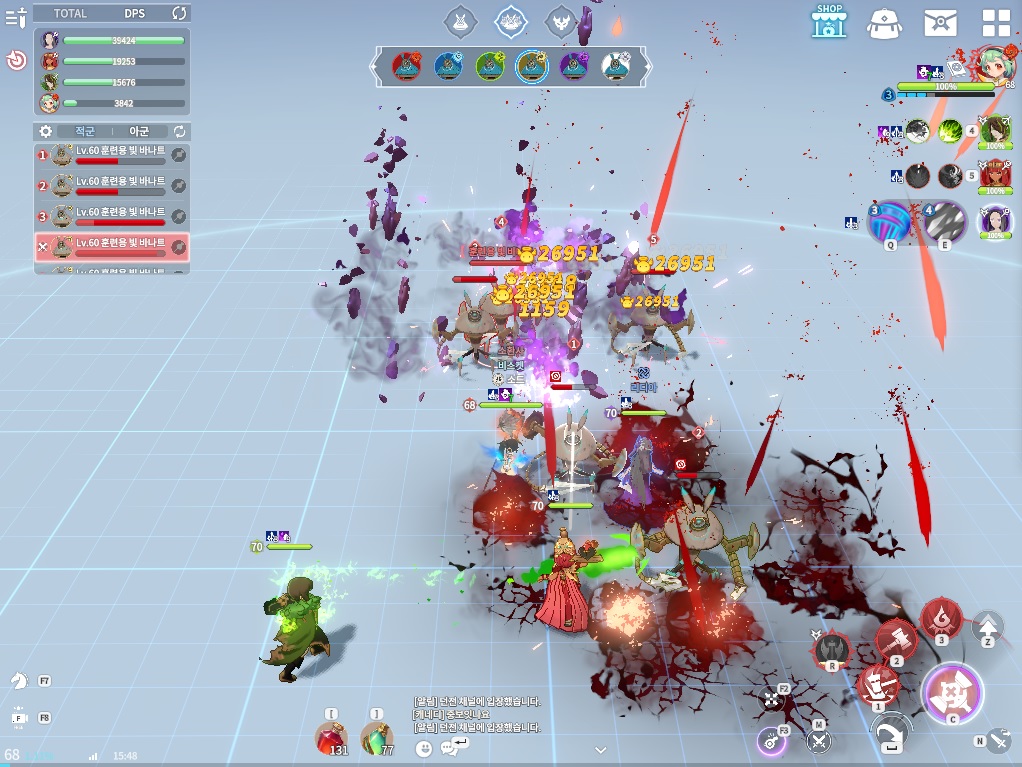This screenshot has height=767, width=1022.
Task: Open the mail envelope
Action: (940, 22)
